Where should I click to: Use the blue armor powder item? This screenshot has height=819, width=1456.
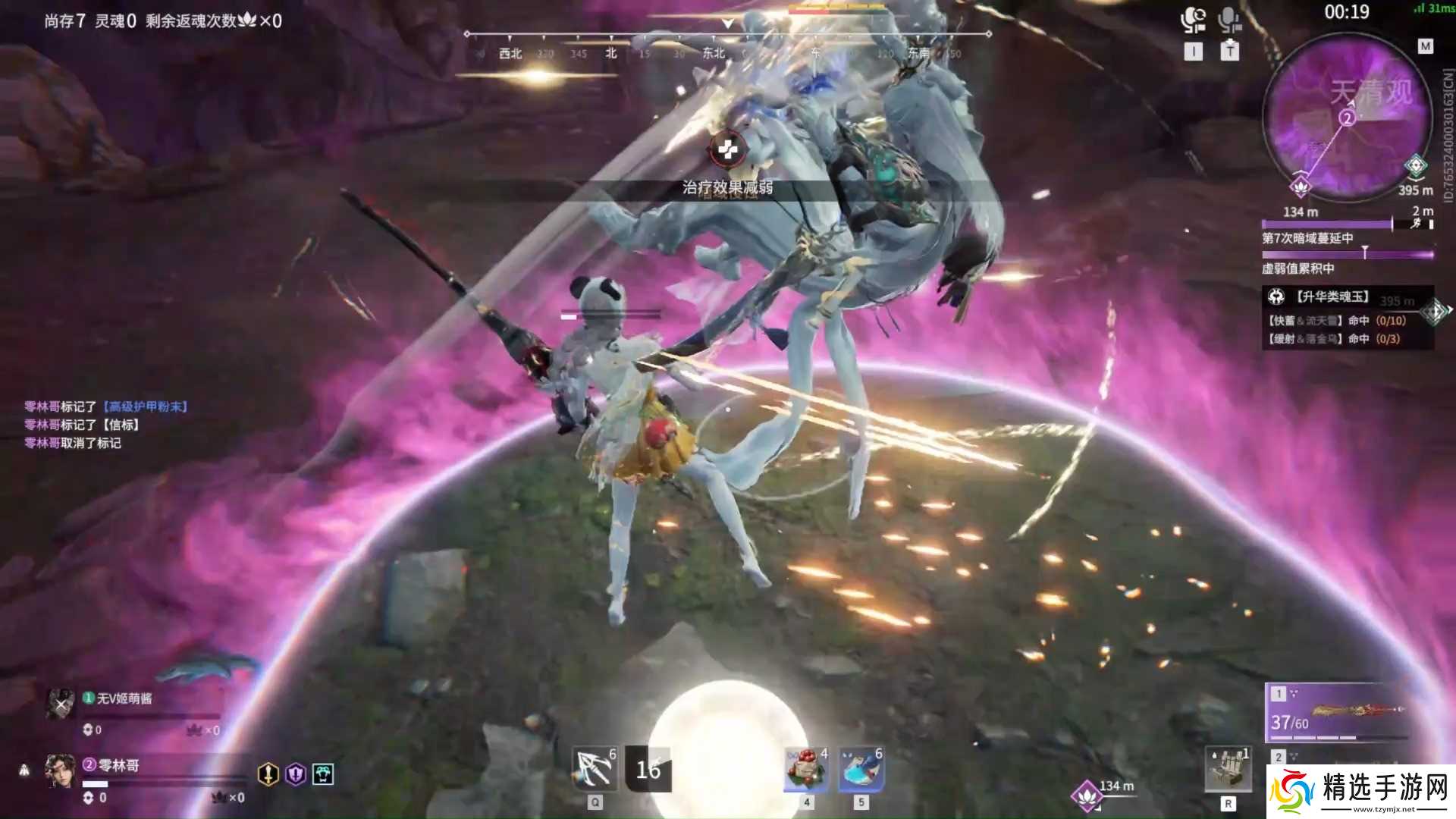861,769
